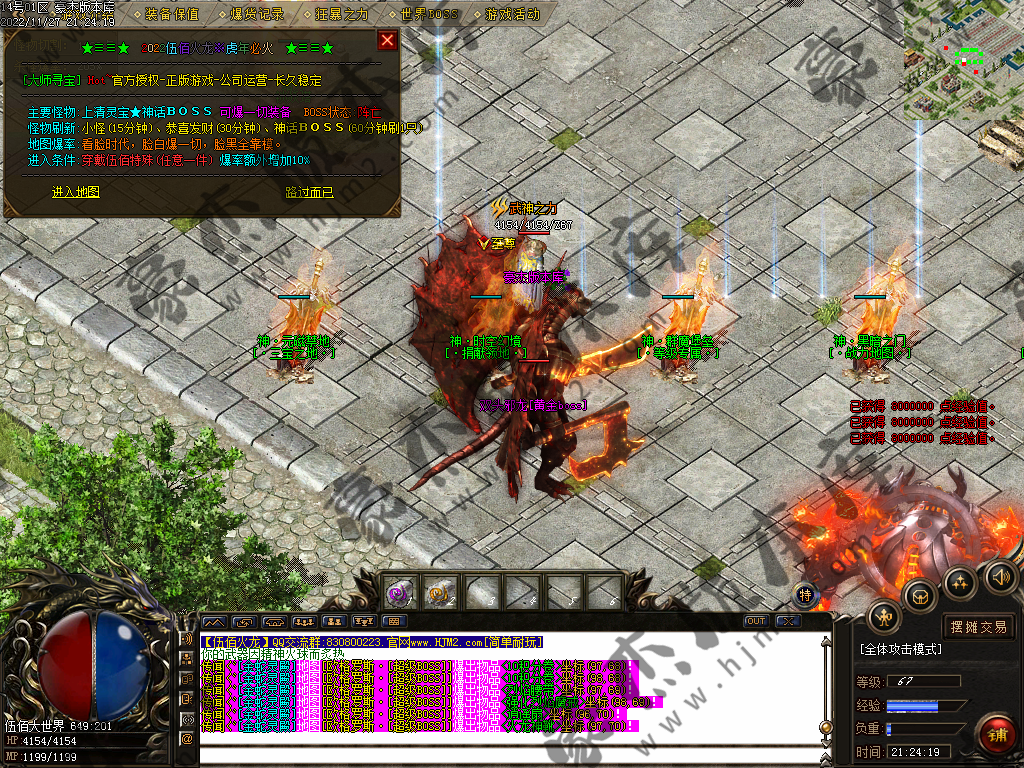Toggle the 全体攻击模式 attack mode label
Viewport: 1024px width, 768px height.
coord(900,649)
